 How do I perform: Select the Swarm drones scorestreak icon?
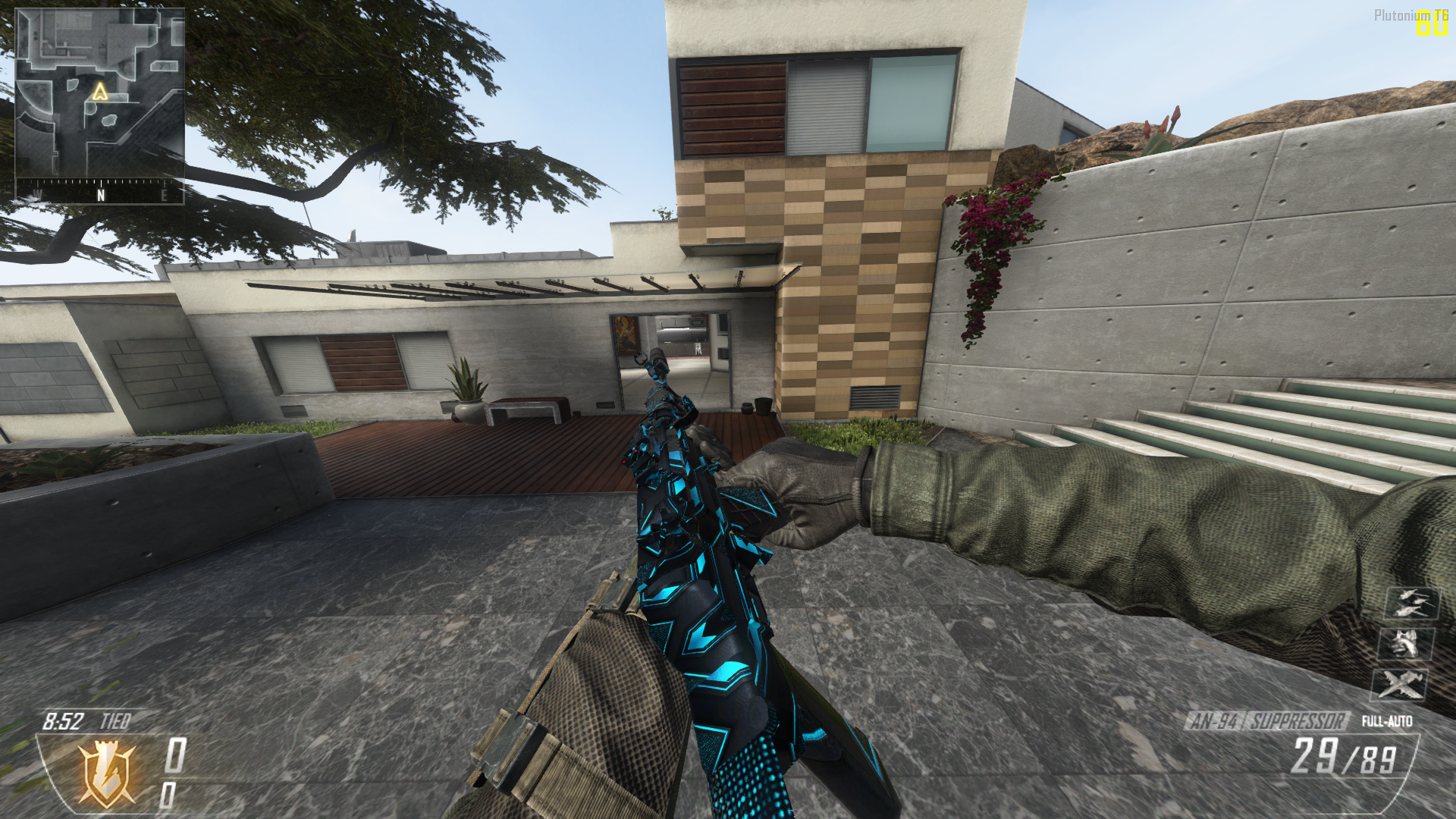point(1412,604)
